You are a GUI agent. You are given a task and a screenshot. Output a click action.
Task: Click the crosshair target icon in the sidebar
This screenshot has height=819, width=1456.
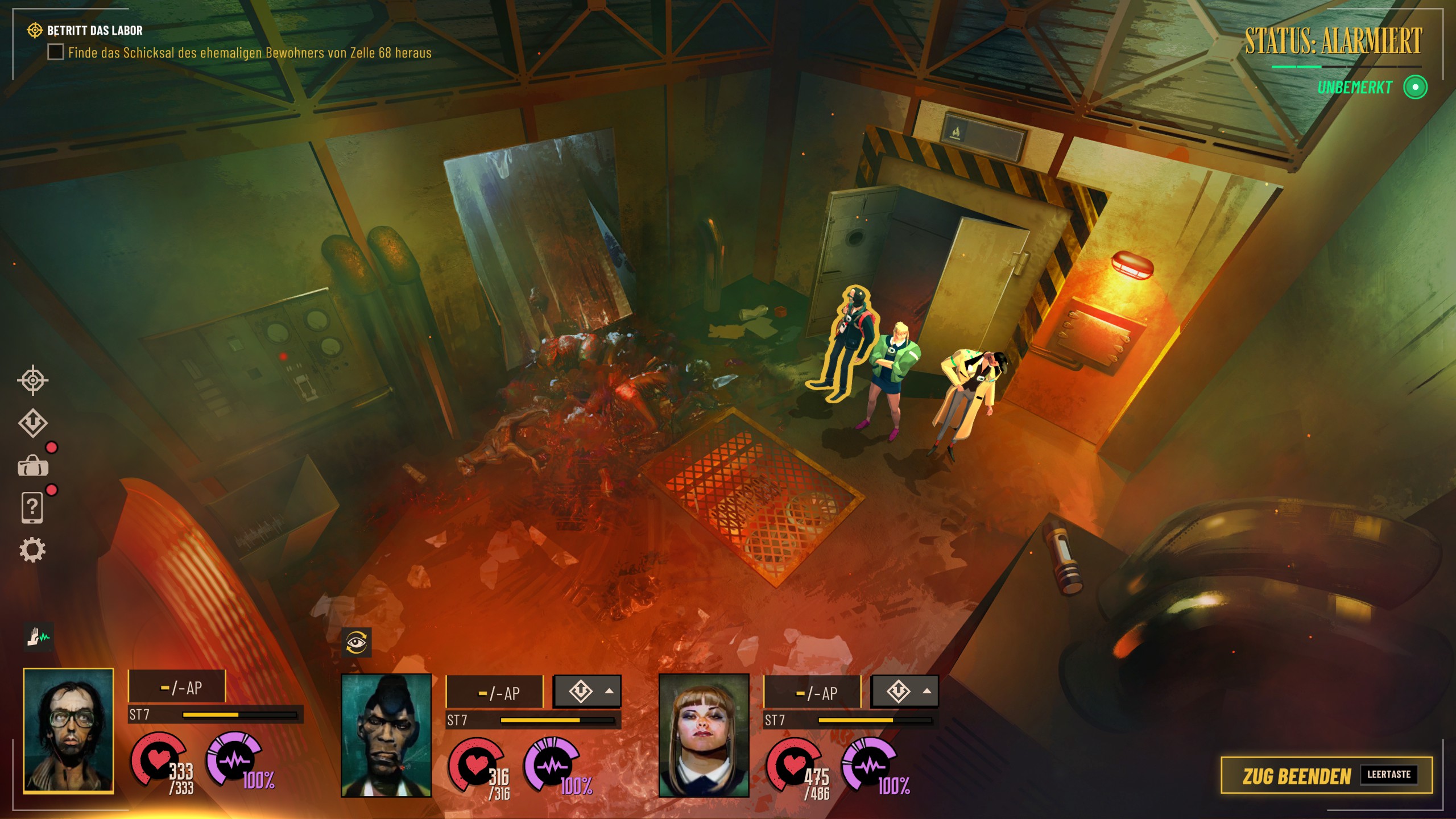[x=32, y=380]
